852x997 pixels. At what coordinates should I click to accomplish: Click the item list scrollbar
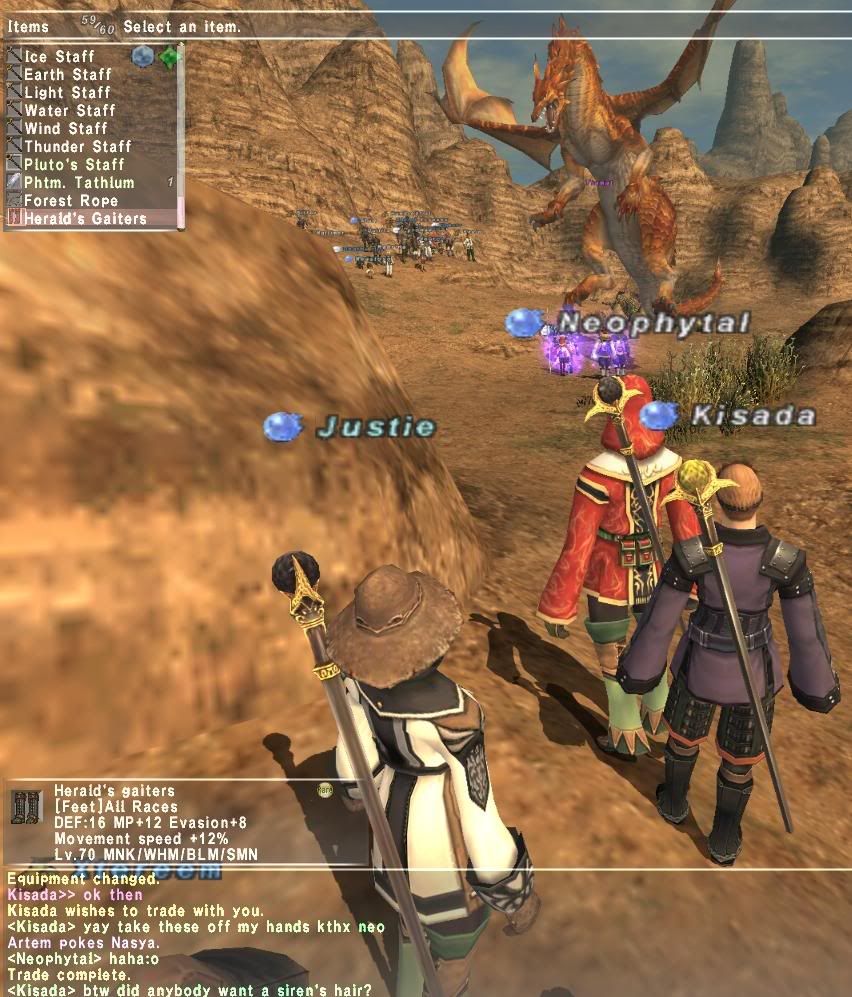coord(181,135)
